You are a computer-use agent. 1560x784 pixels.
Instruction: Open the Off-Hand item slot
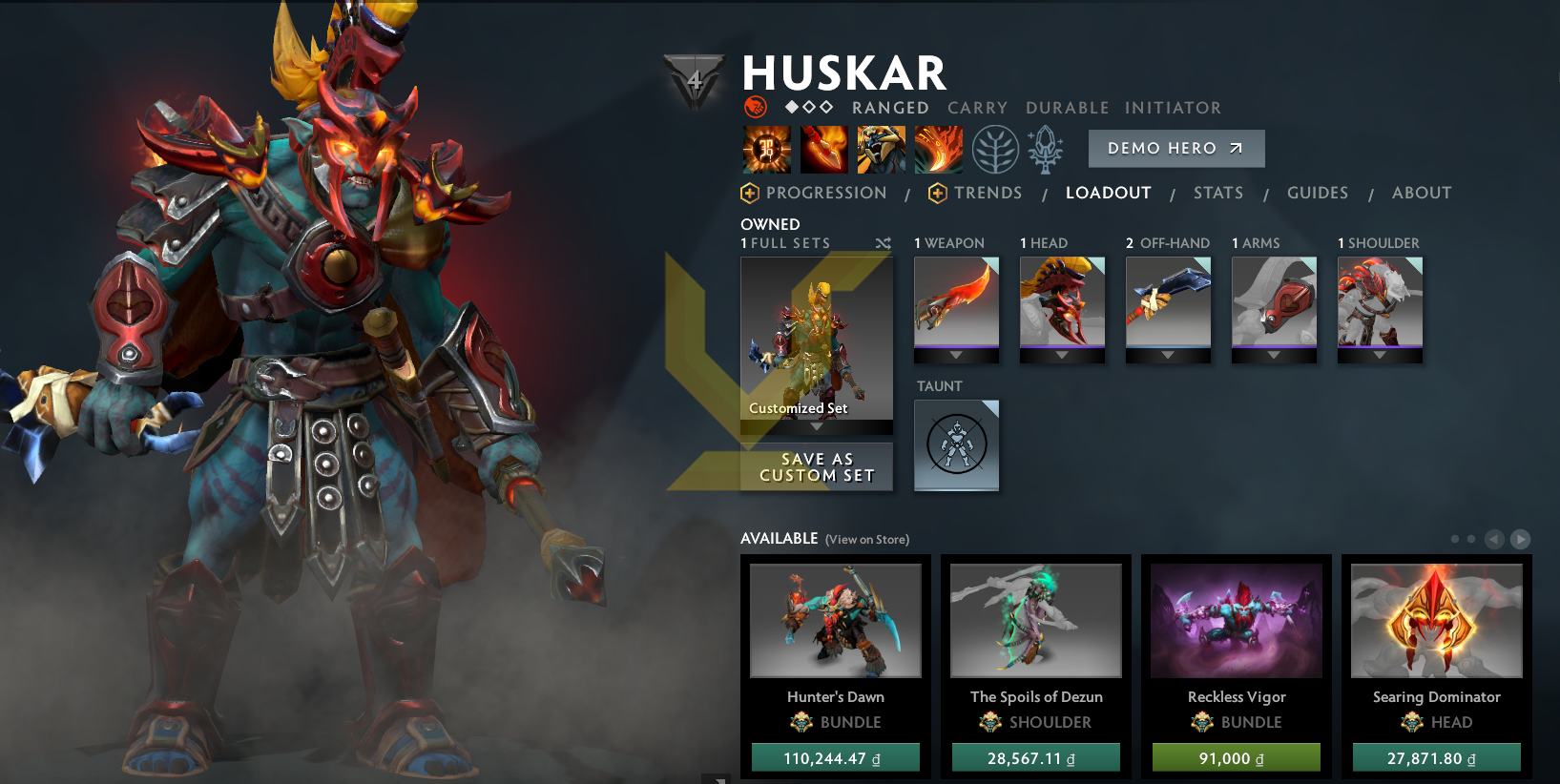tap(1168, 302)
